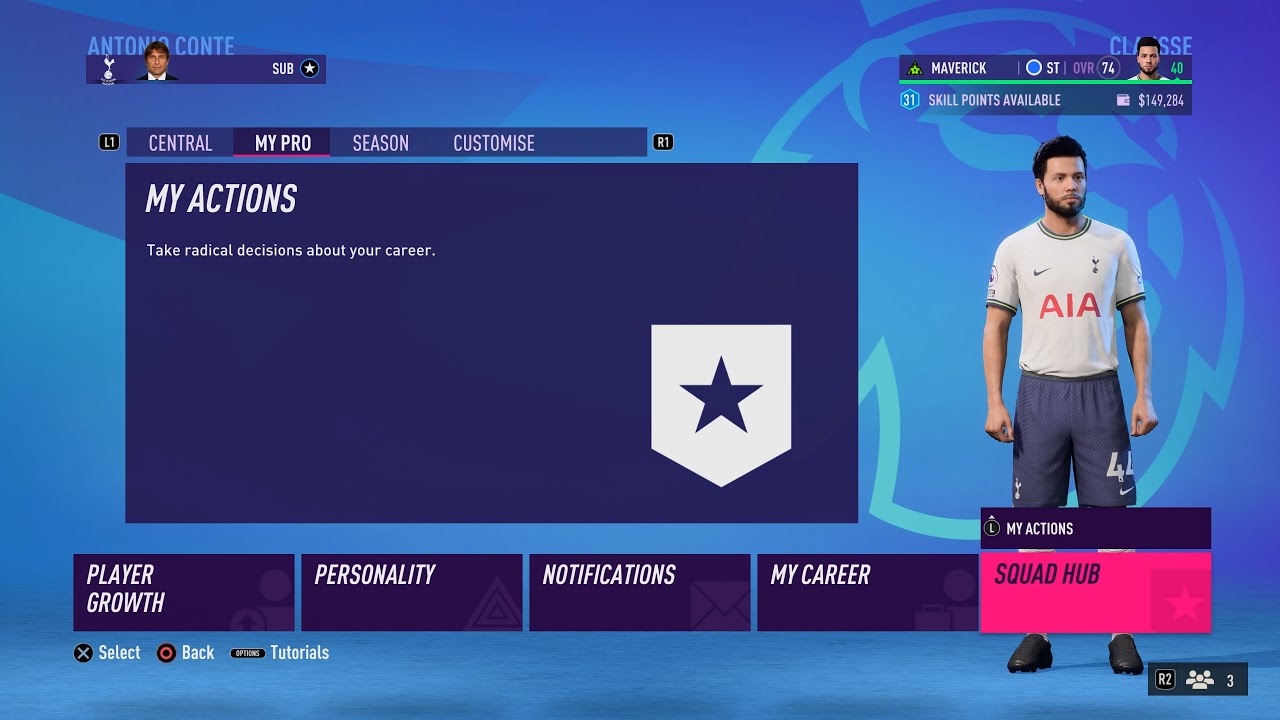Click the SUB star badge near Antonio Conte
Viewport: 1280px width, 720px height.
tap(309, 68)
